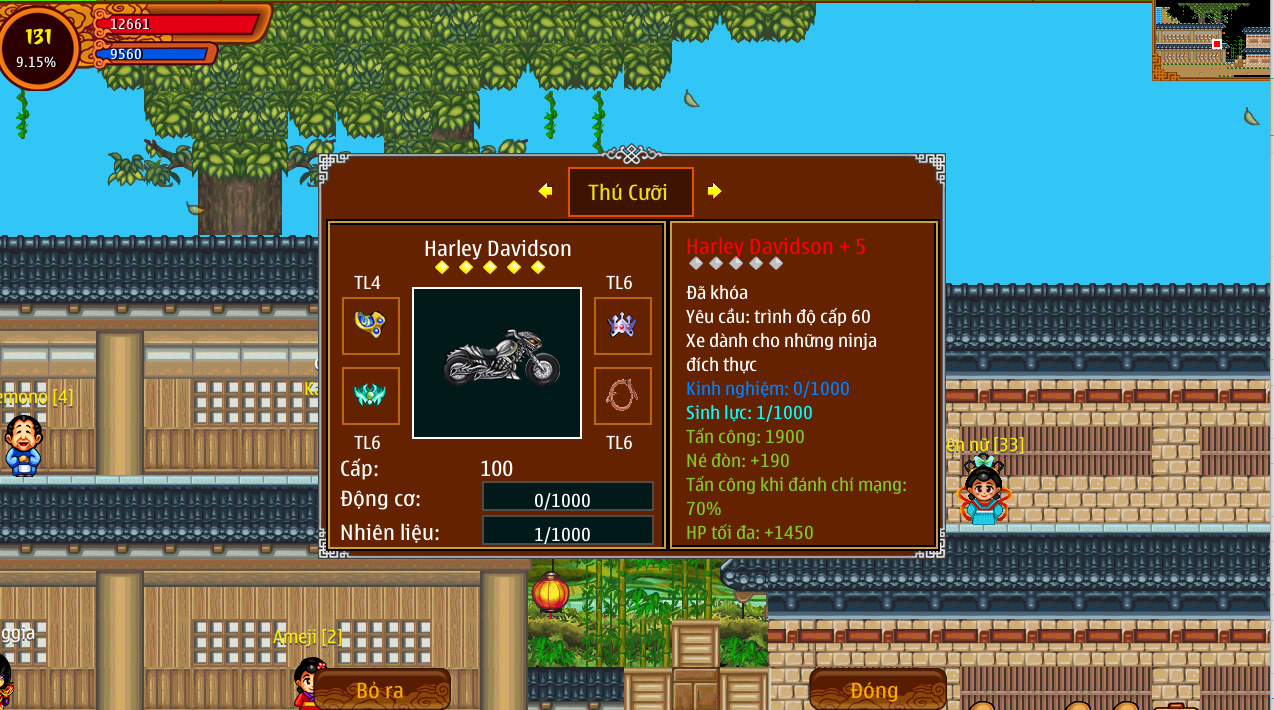Viewport: 1274px width, 710px height.
Task: Select the TL4 blue-gold equipment slot
Action: [x=371, y=325]
